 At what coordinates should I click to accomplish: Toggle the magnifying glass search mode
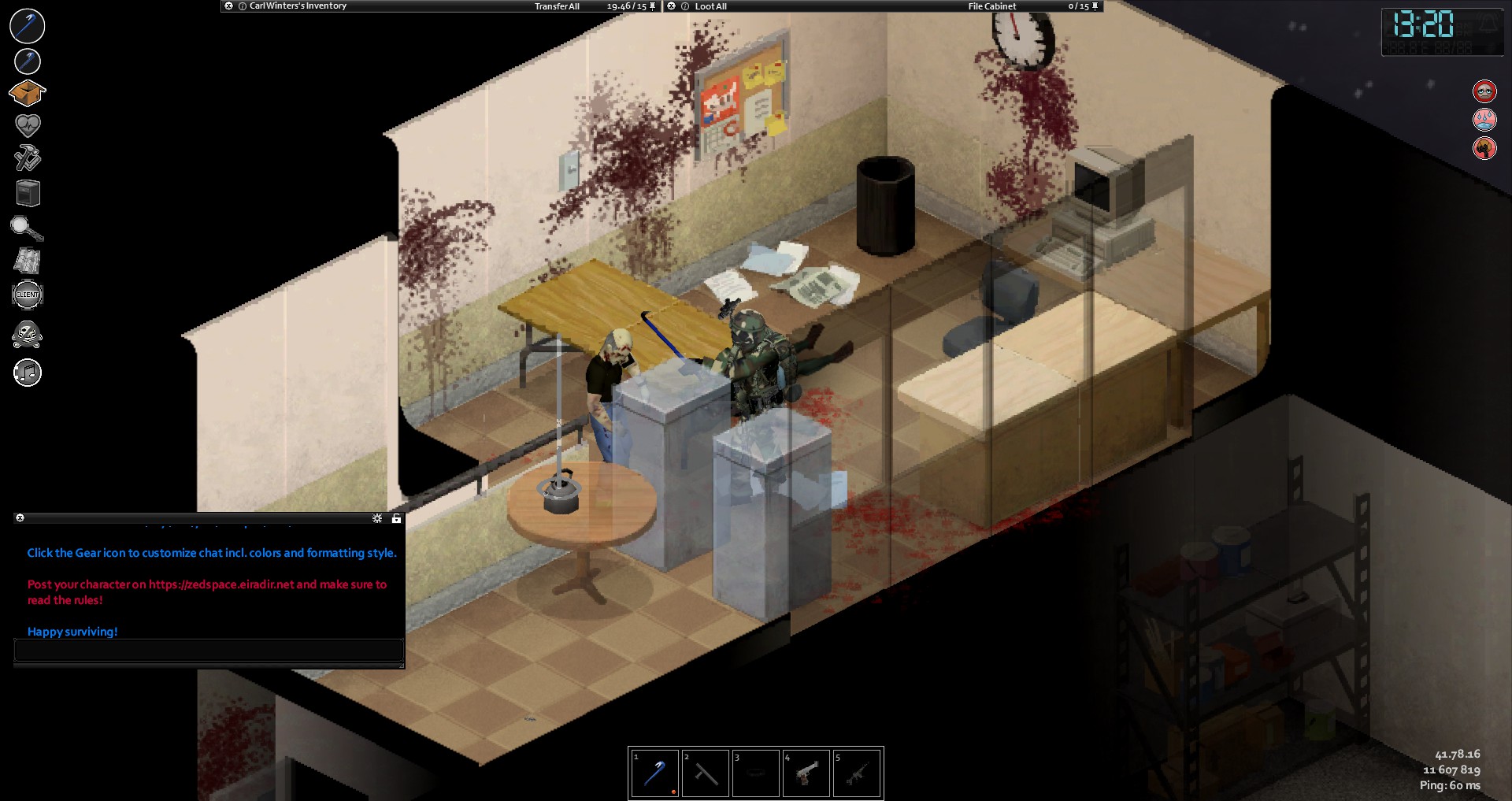26,228
